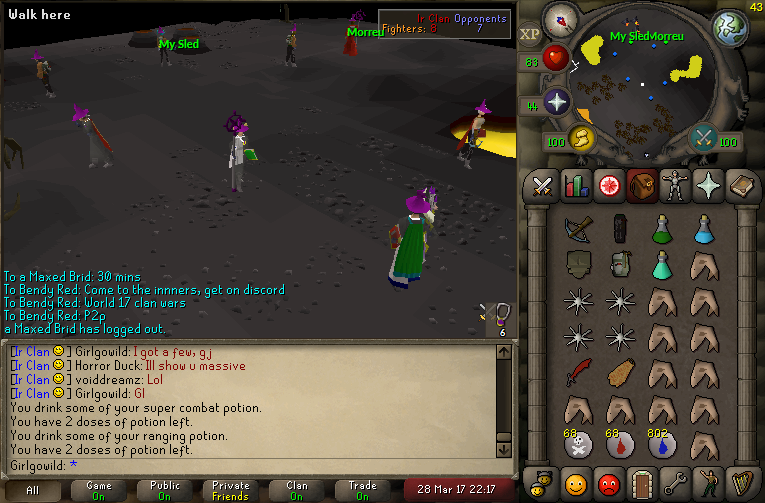Viewport: 765px width, 503px height.
Task: Open the Combat Options tab
Action: click(542, 186)
